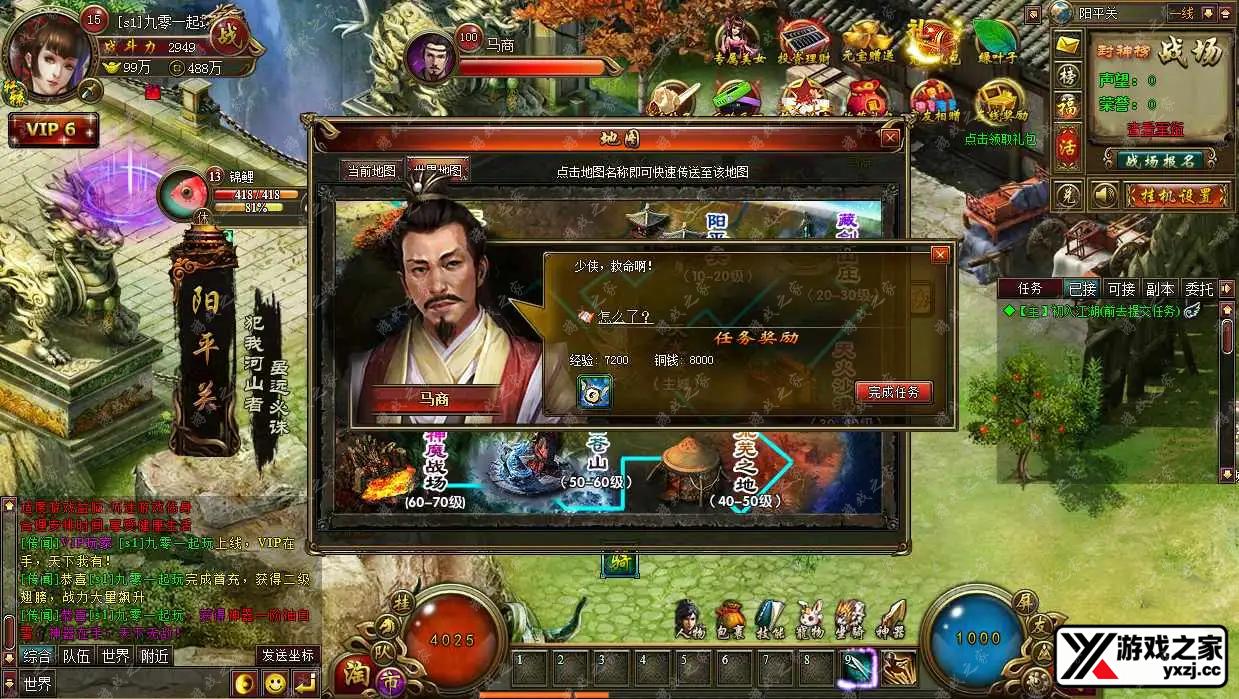The image size is (1239, 699).
Task: Switch to the 当前地图 tab
Action: tap(372, 171)
